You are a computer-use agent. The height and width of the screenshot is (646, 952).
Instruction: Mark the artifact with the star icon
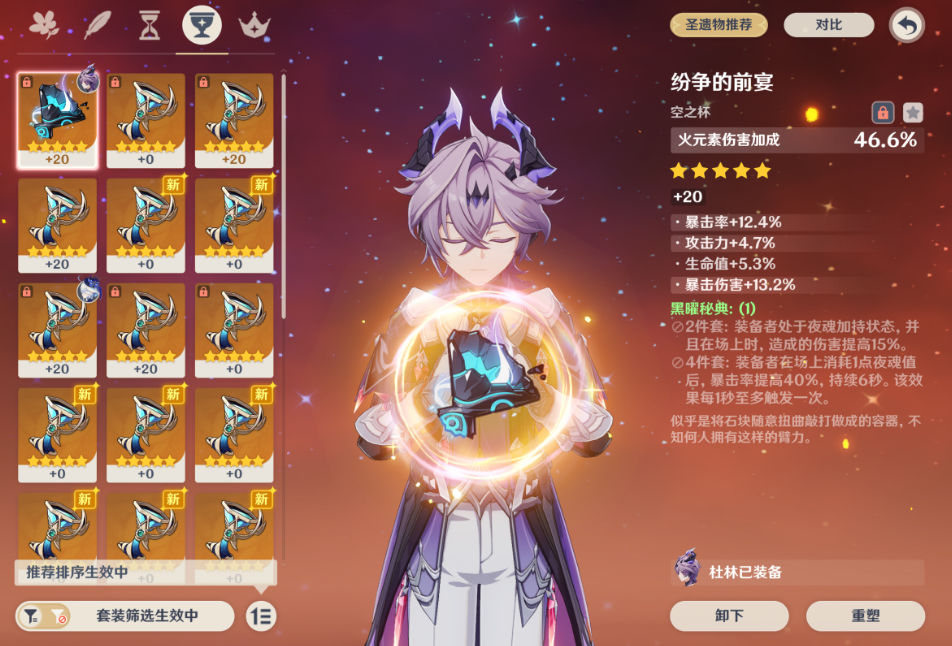coord(913,112)
